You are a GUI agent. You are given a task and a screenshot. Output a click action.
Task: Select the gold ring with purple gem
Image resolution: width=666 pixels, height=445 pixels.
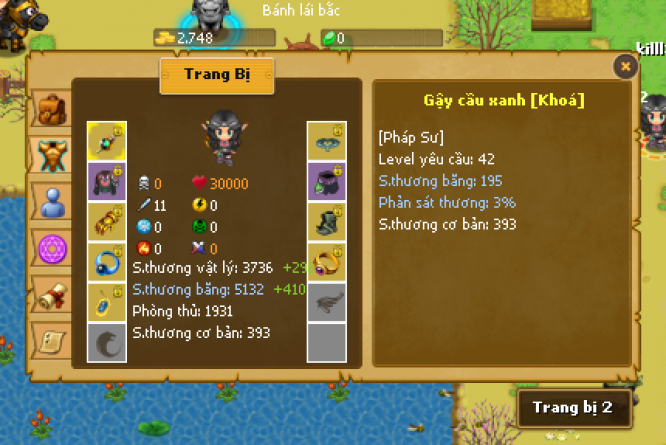[326, 261]
